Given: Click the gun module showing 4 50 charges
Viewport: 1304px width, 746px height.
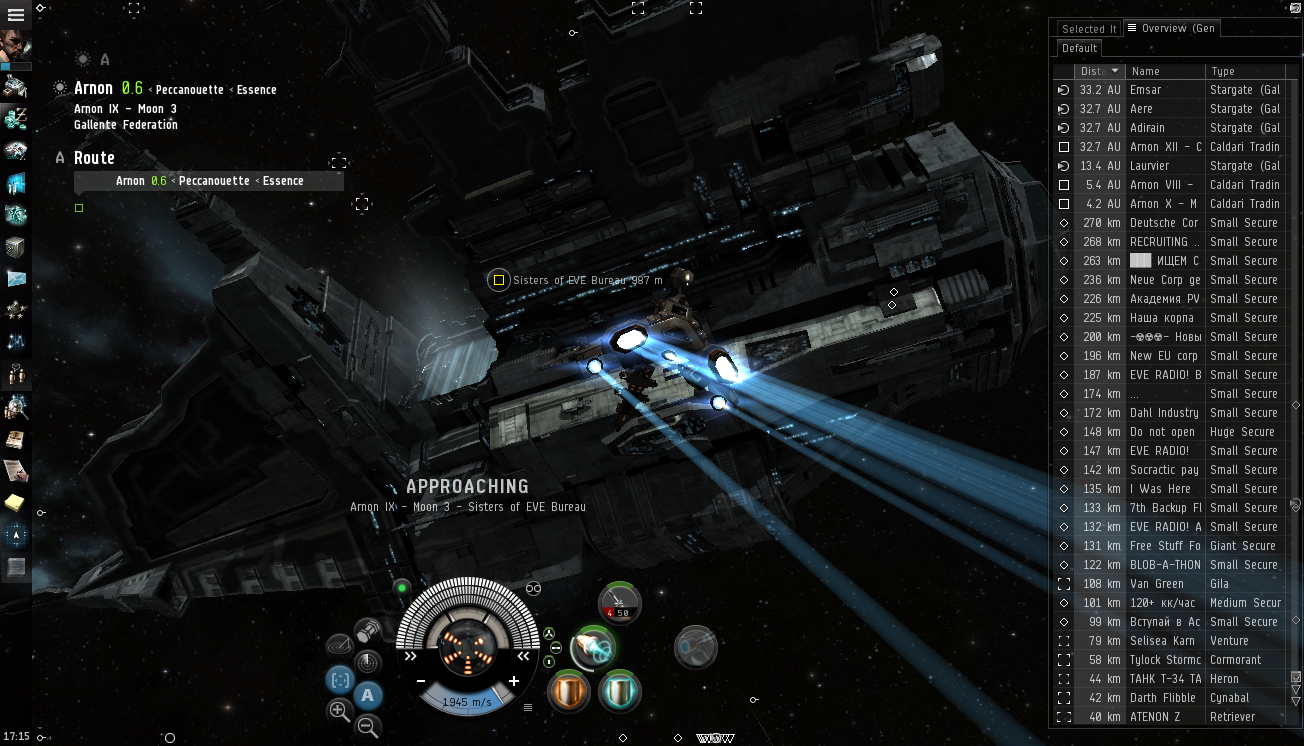Looking at the screenshot, I should (x=619, y=604).
